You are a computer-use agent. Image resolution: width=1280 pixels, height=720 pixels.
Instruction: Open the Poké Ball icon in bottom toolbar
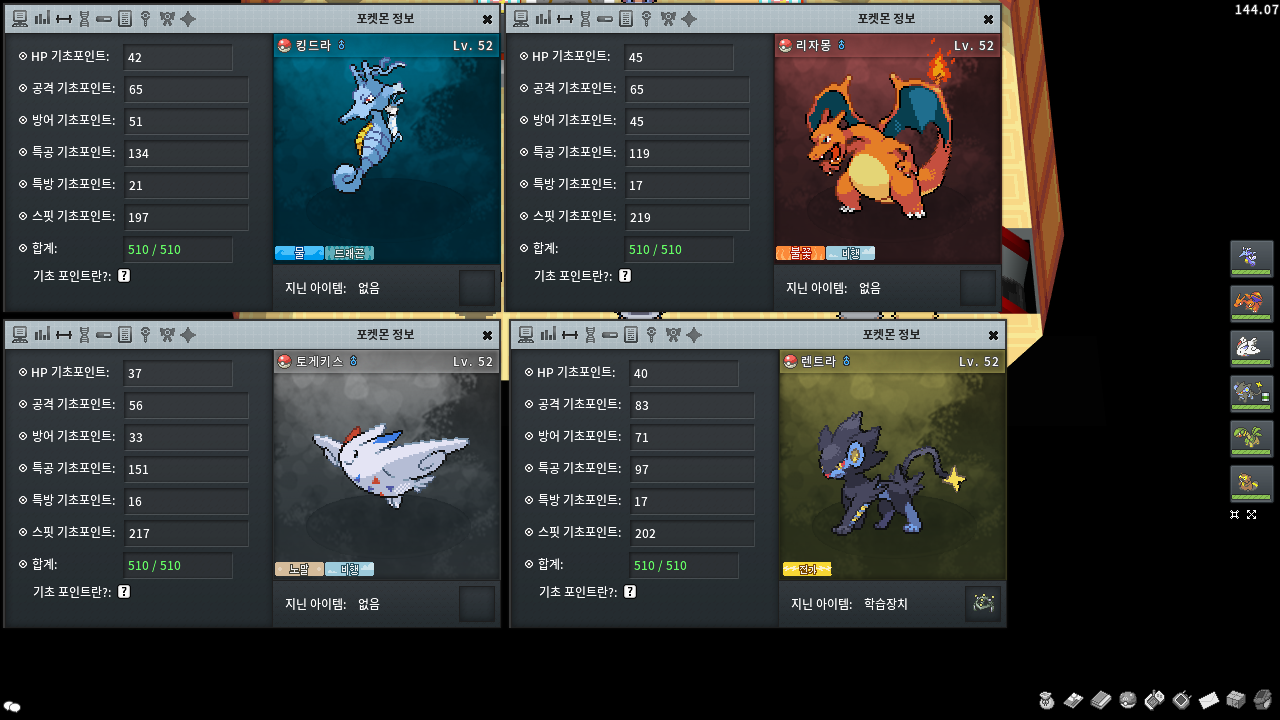(x=1127, y=700)
